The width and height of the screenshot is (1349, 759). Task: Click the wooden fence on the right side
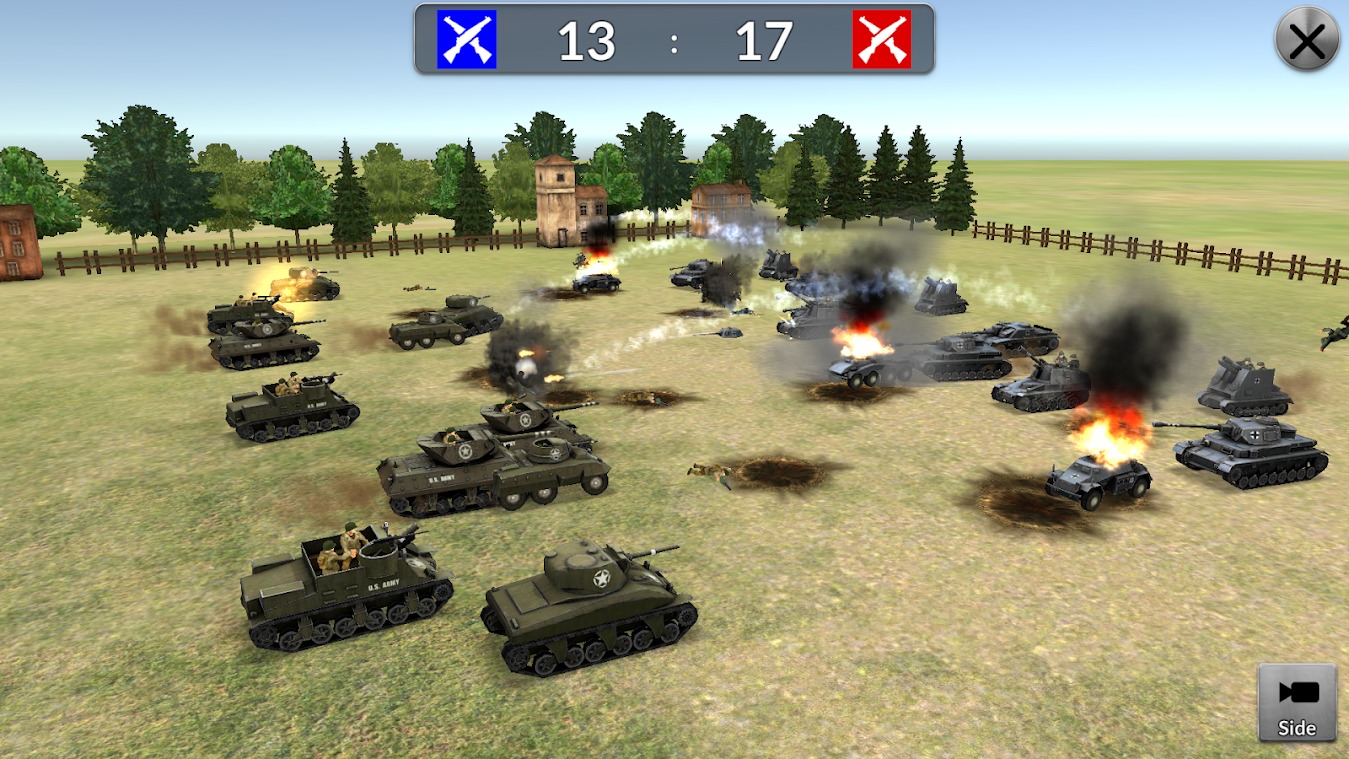(1150, 245)
